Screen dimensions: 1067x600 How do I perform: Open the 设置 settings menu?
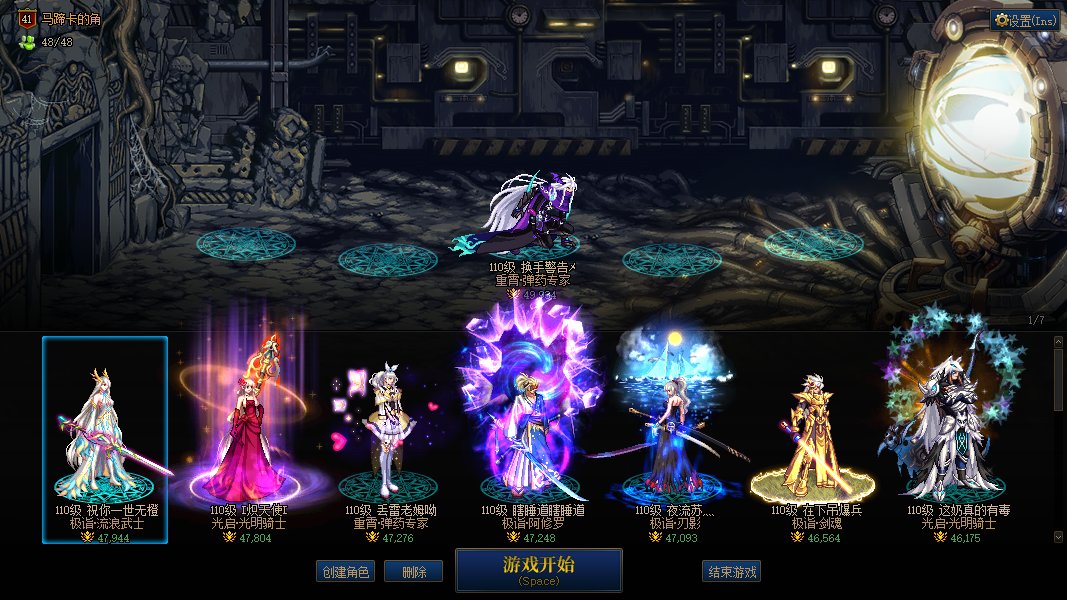click(1025, 20)
